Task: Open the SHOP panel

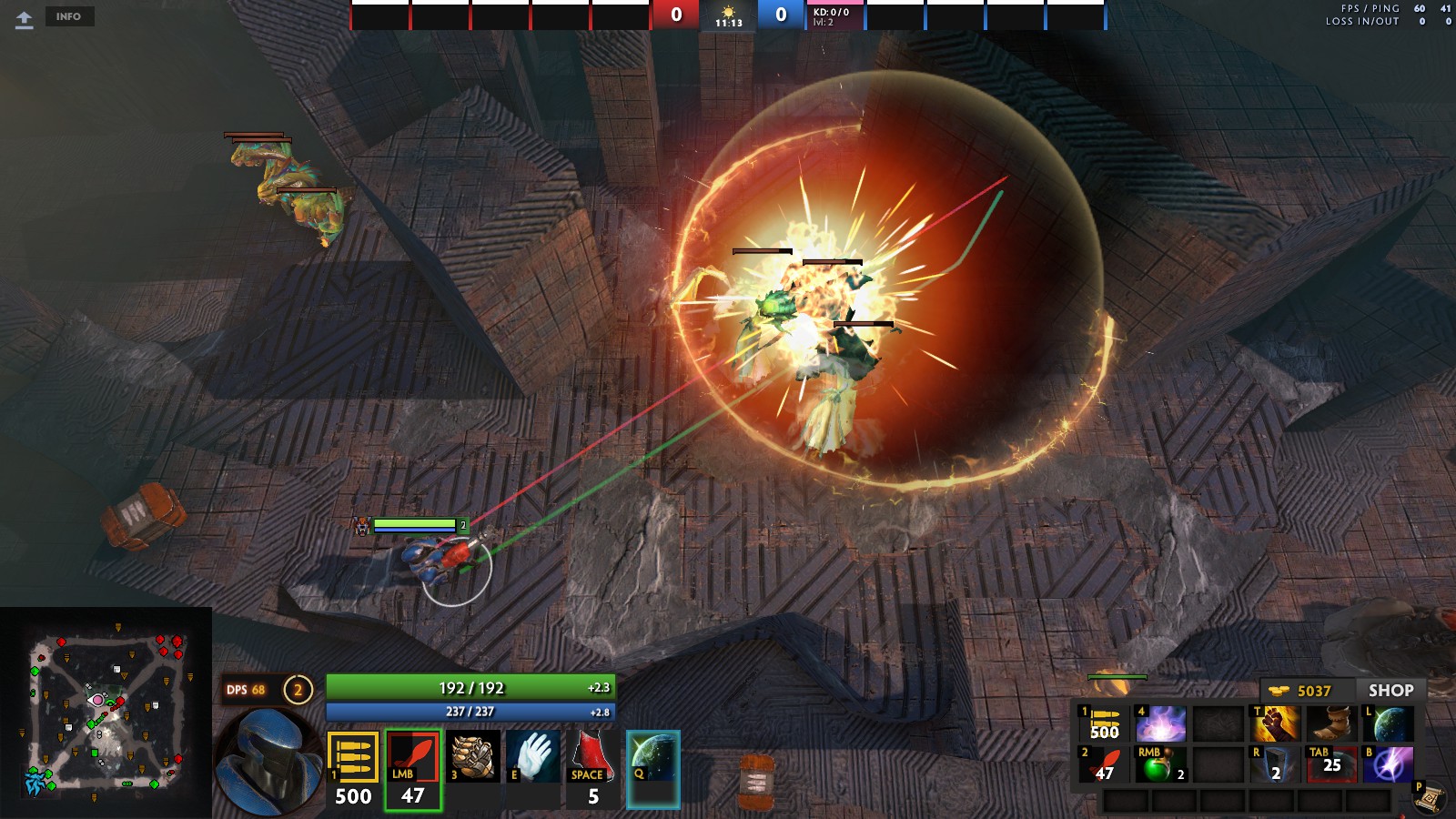Action: point(1390,691)
